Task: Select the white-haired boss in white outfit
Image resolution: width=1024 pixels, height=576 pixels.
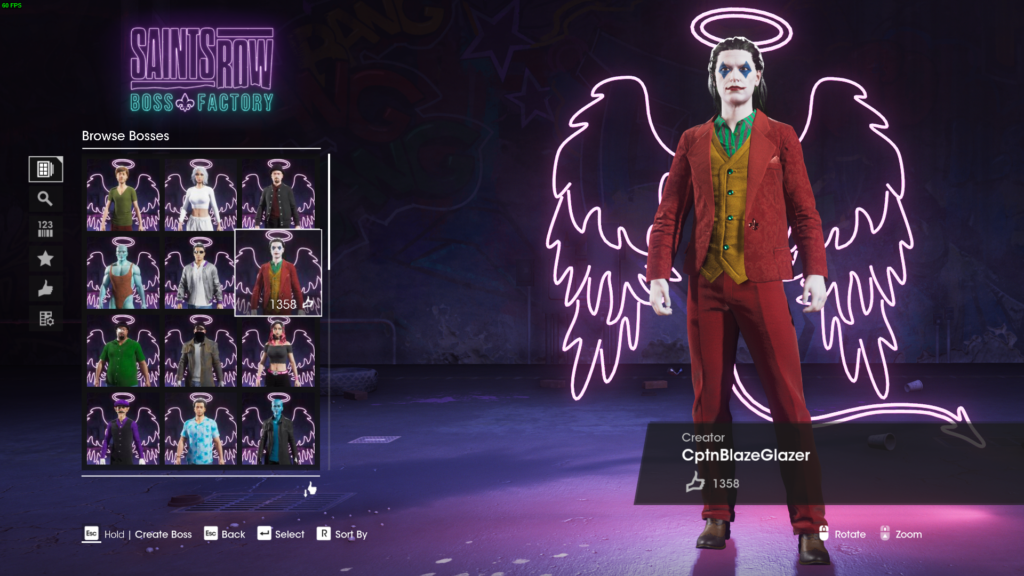Action: 200,194
